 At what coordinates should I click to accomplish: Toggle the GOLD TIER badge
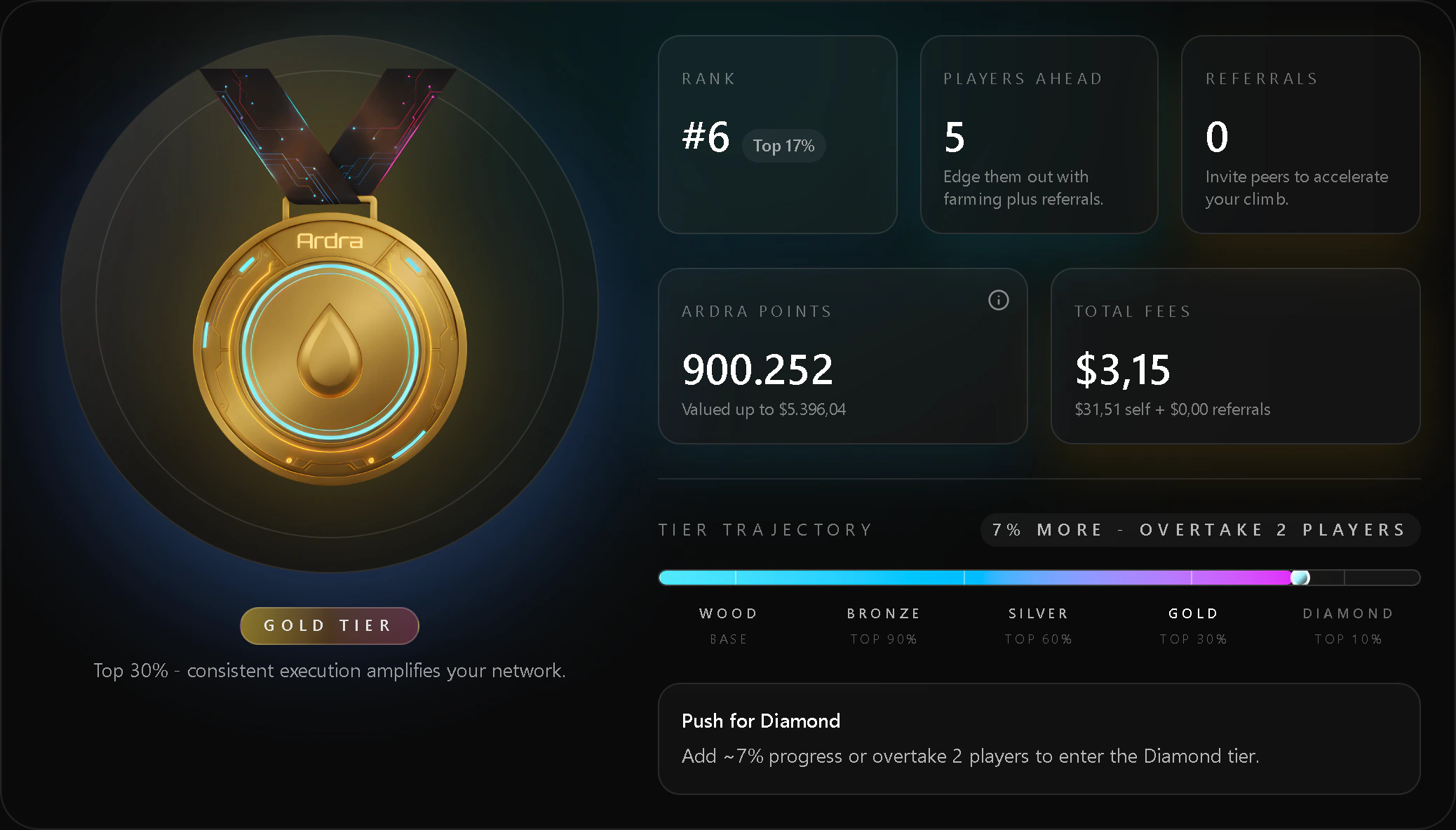[x=329, y=625]
